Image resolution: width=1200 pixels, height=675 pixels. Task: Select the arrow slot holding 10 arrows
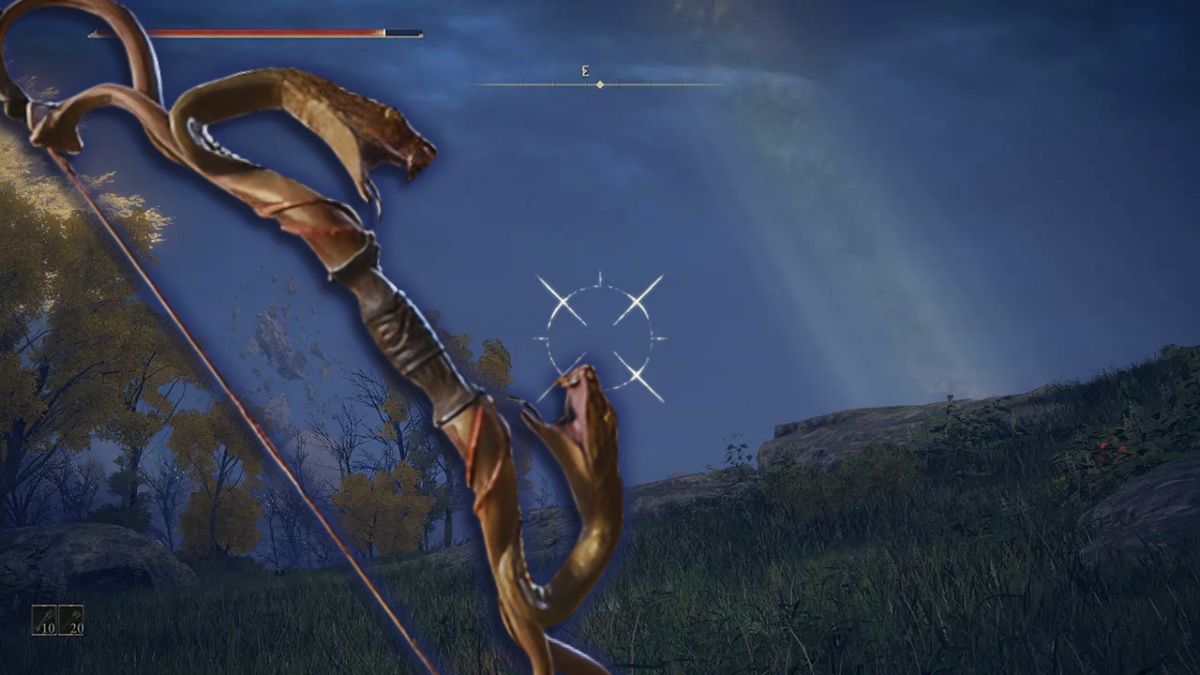(44, 620)
